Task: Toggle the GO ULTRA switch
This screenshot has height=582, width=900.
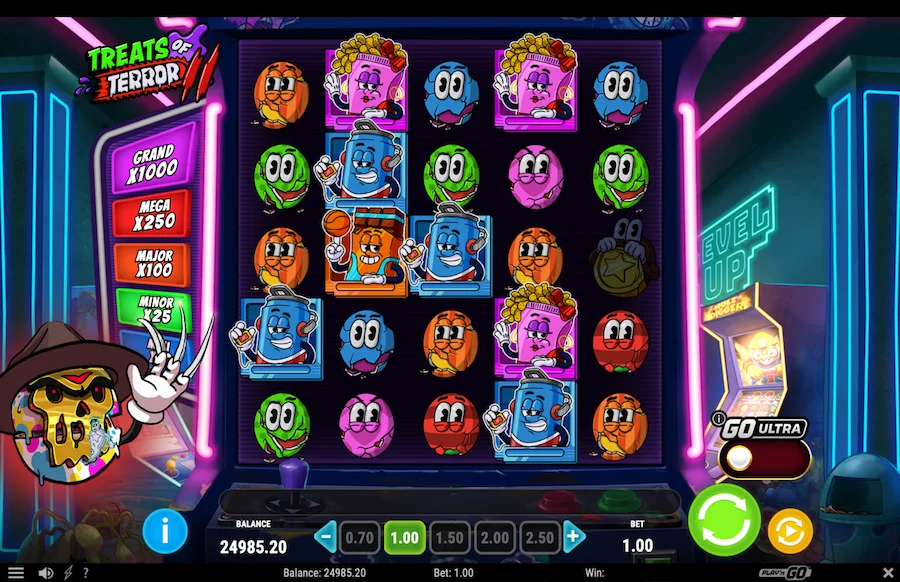Action: click(x=765, y=458)
